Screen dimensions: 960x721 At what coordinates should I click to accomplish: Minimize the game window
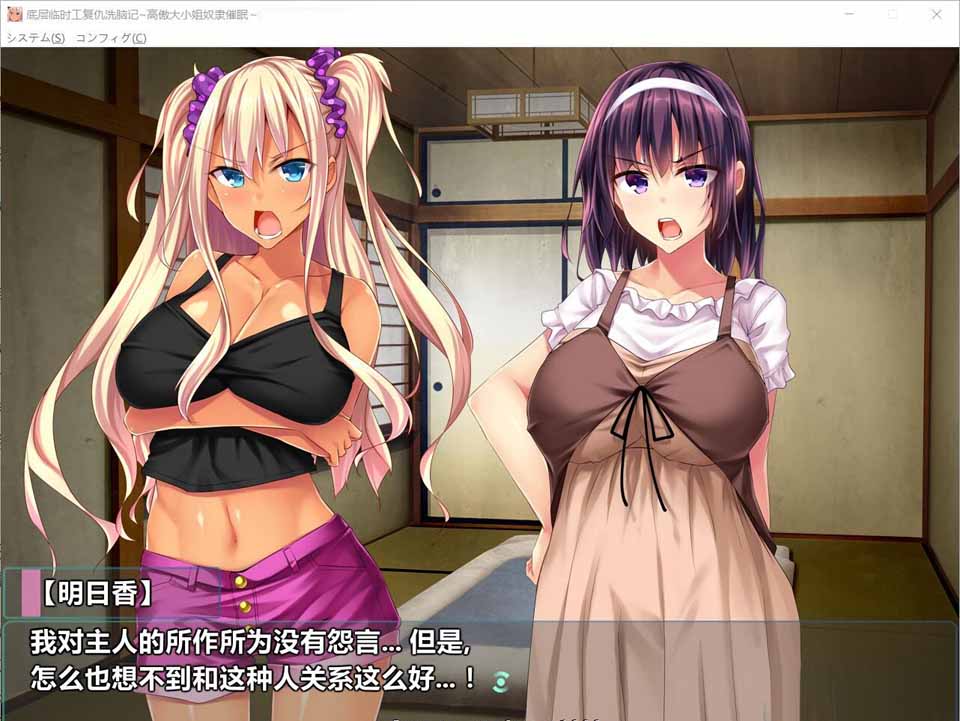point(848,14)
